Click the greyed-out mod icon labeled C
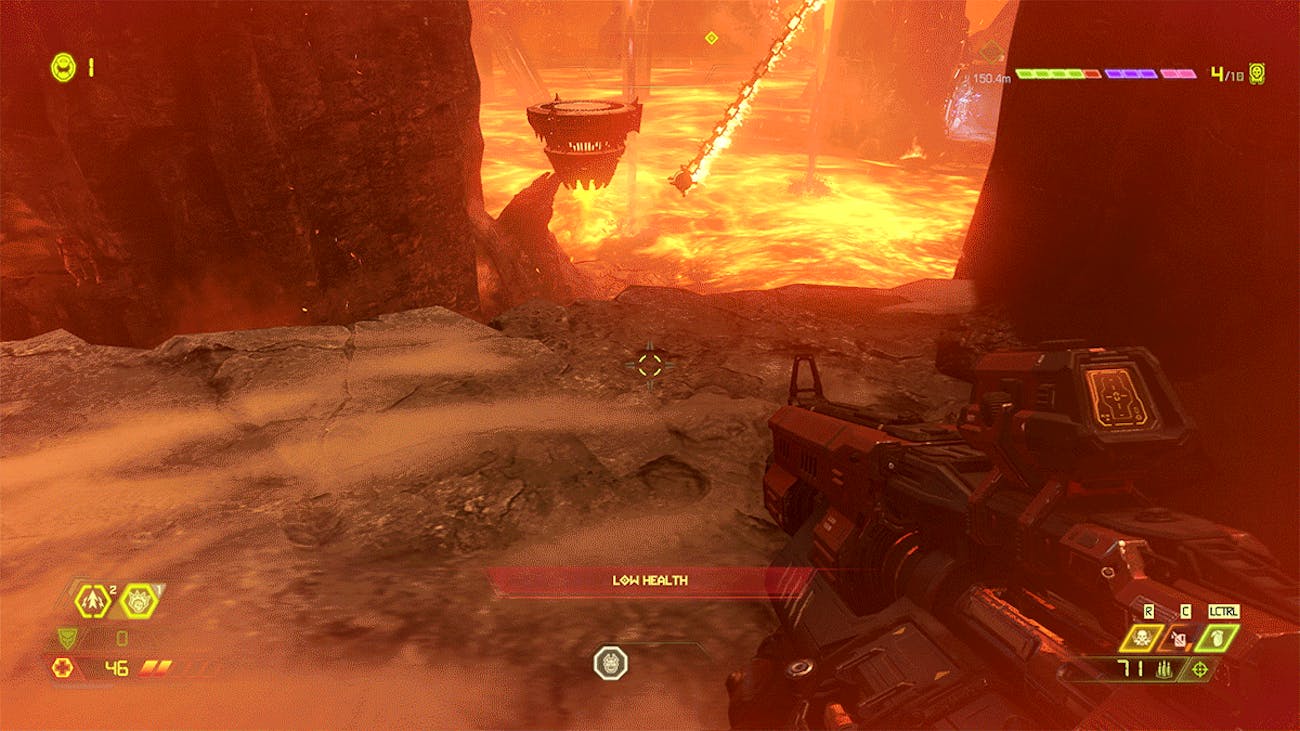The height and width of the screenshot is (731, 1300). 1178,640
